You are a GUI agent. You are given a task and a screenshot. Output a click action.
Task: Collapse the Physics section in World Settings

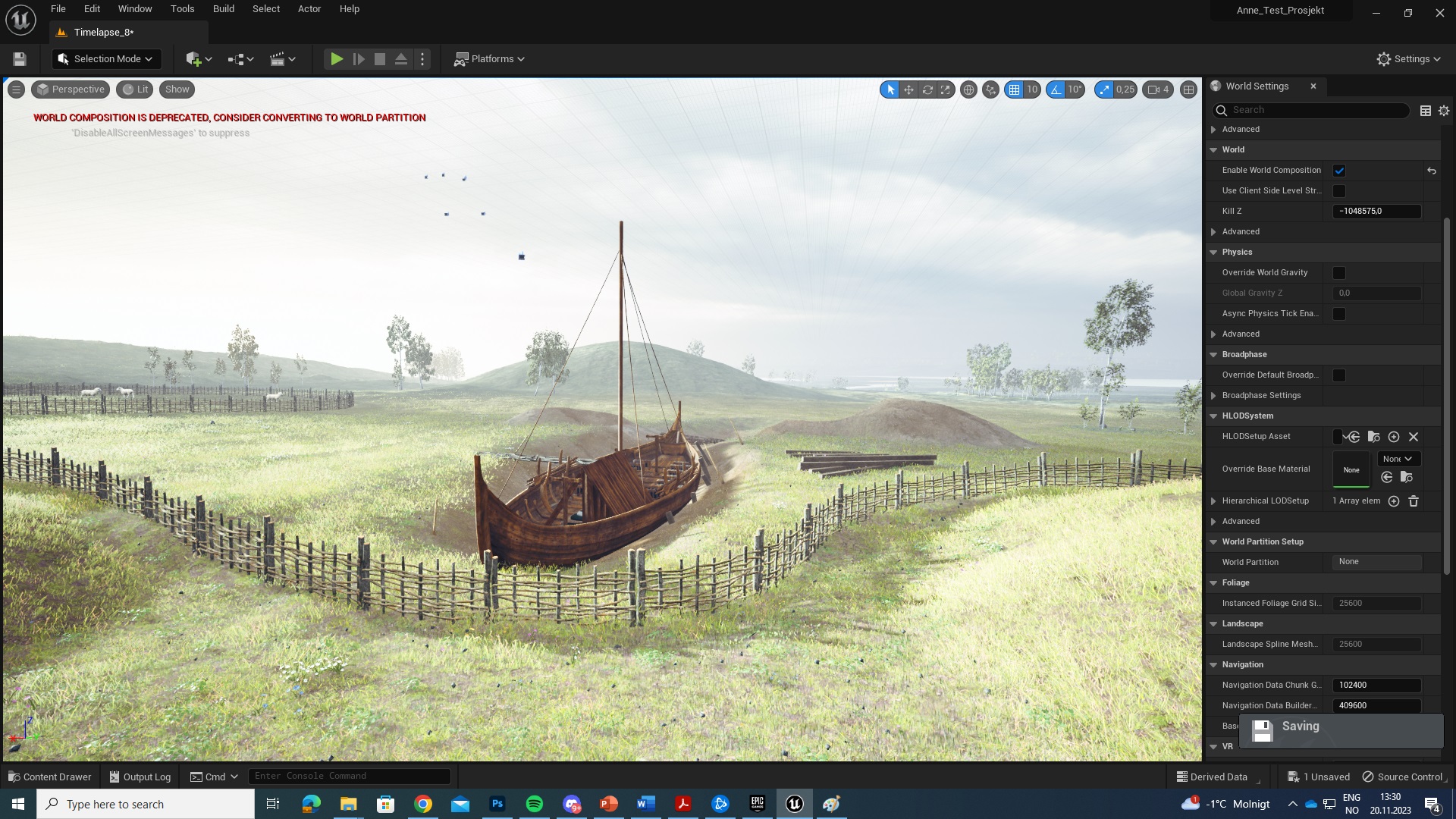coord(1213,252)
